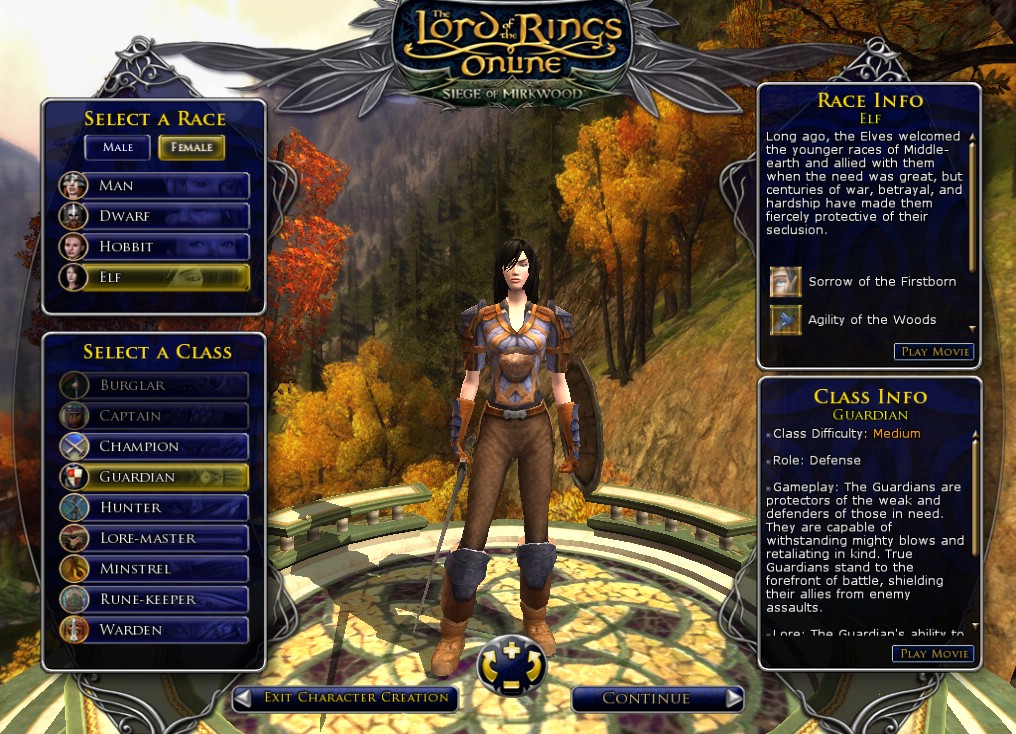Screen dimensions: 1016x734
Task: Choose the Female gender button
Action: pos(192,147)
